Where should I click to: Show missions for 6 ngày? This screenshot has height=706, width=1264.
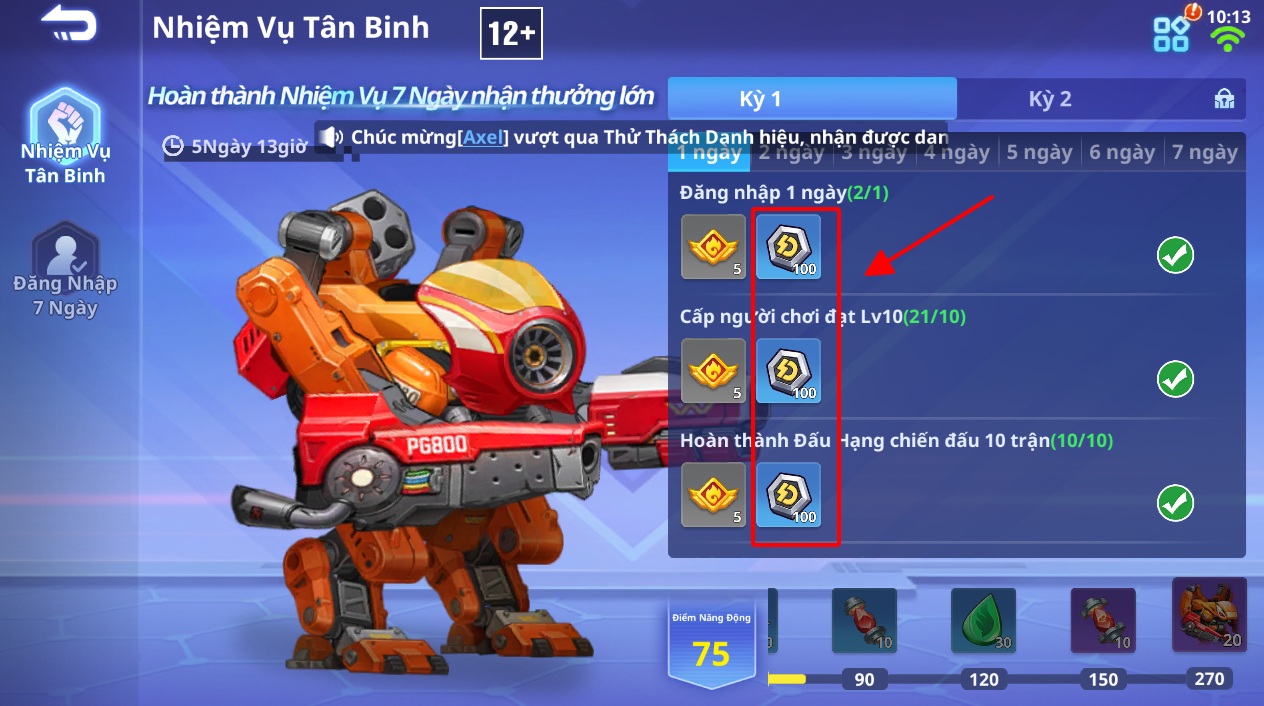[1122, 153]
